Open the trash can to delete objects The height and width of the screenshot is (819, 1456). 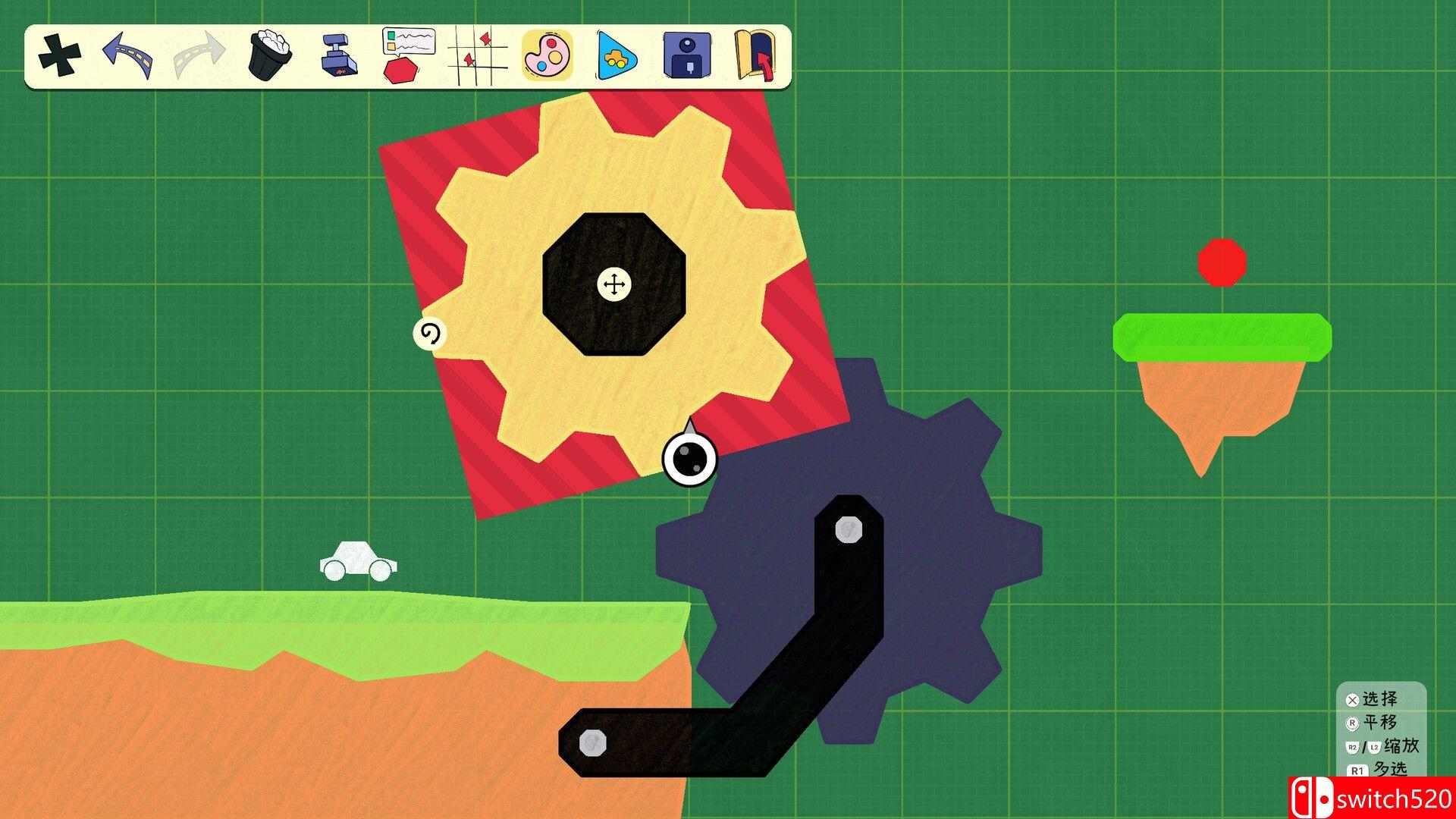pyautogui.click(x=269, y=53)
